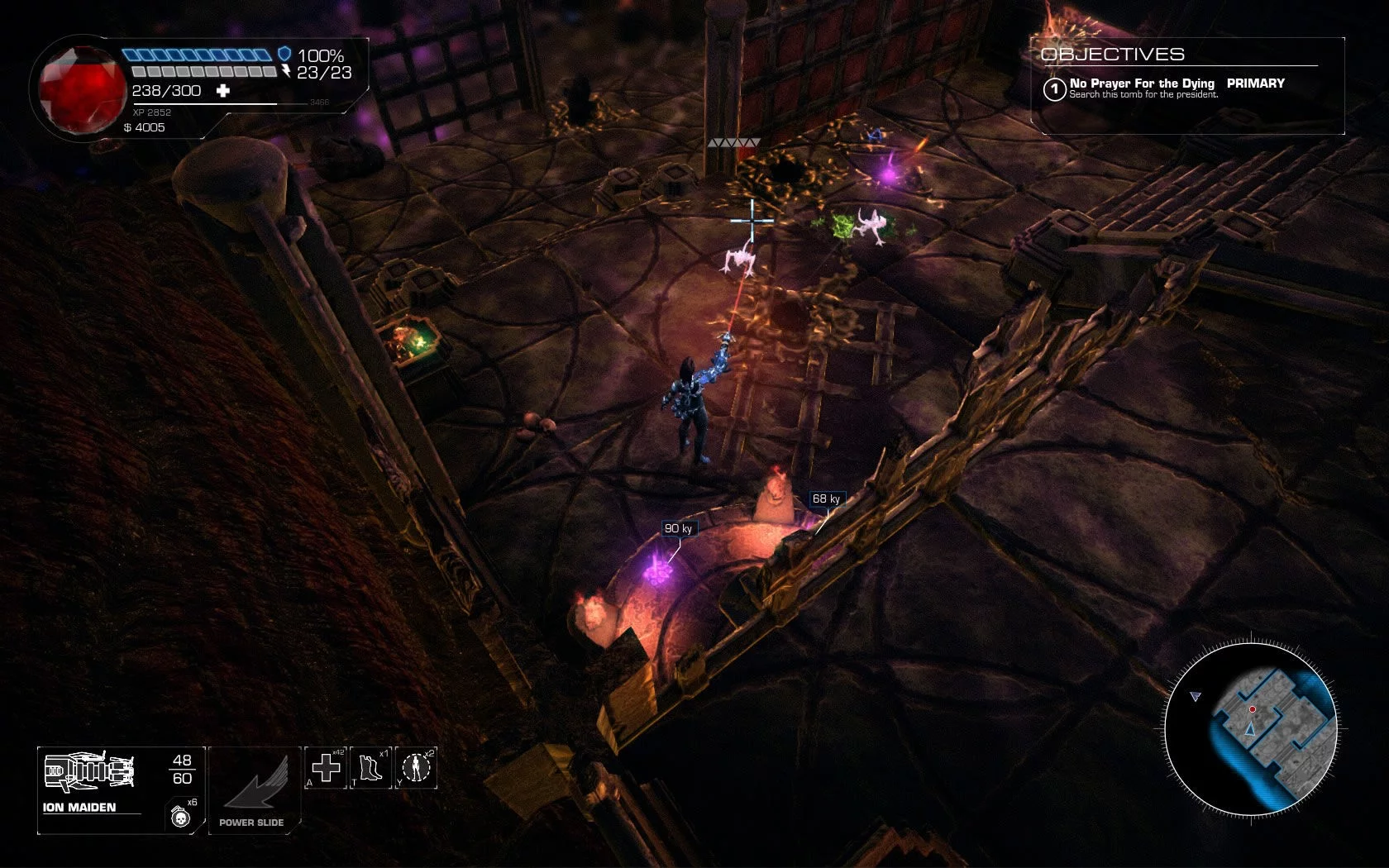
Task: Click the skull grenade icon
Action: point(180,817)
